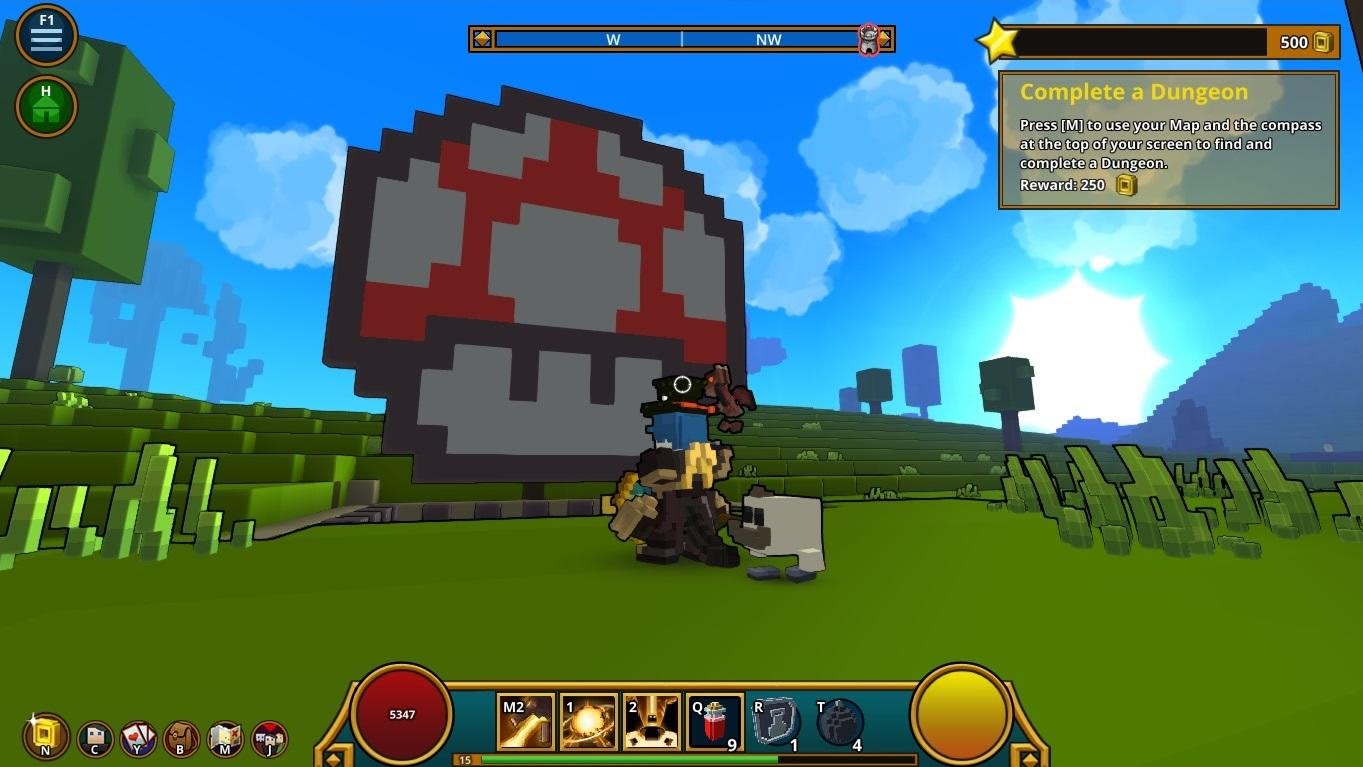Click the dungeon marker on the compass
This screenshot has width=1363, height=767.
(x=869, y=40)
